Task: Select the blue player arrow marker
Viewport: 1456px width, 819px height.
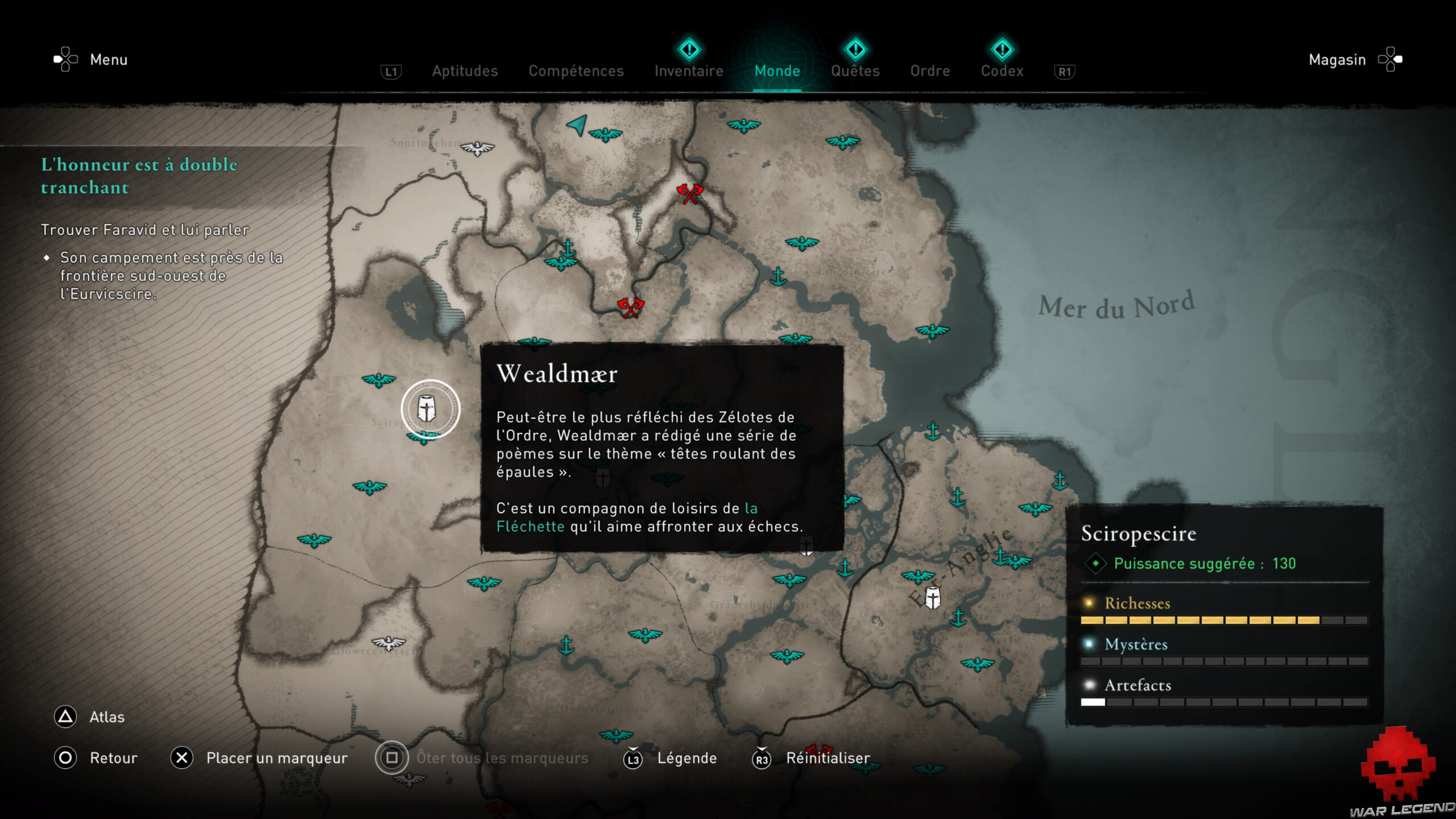Action: (577, 125)
